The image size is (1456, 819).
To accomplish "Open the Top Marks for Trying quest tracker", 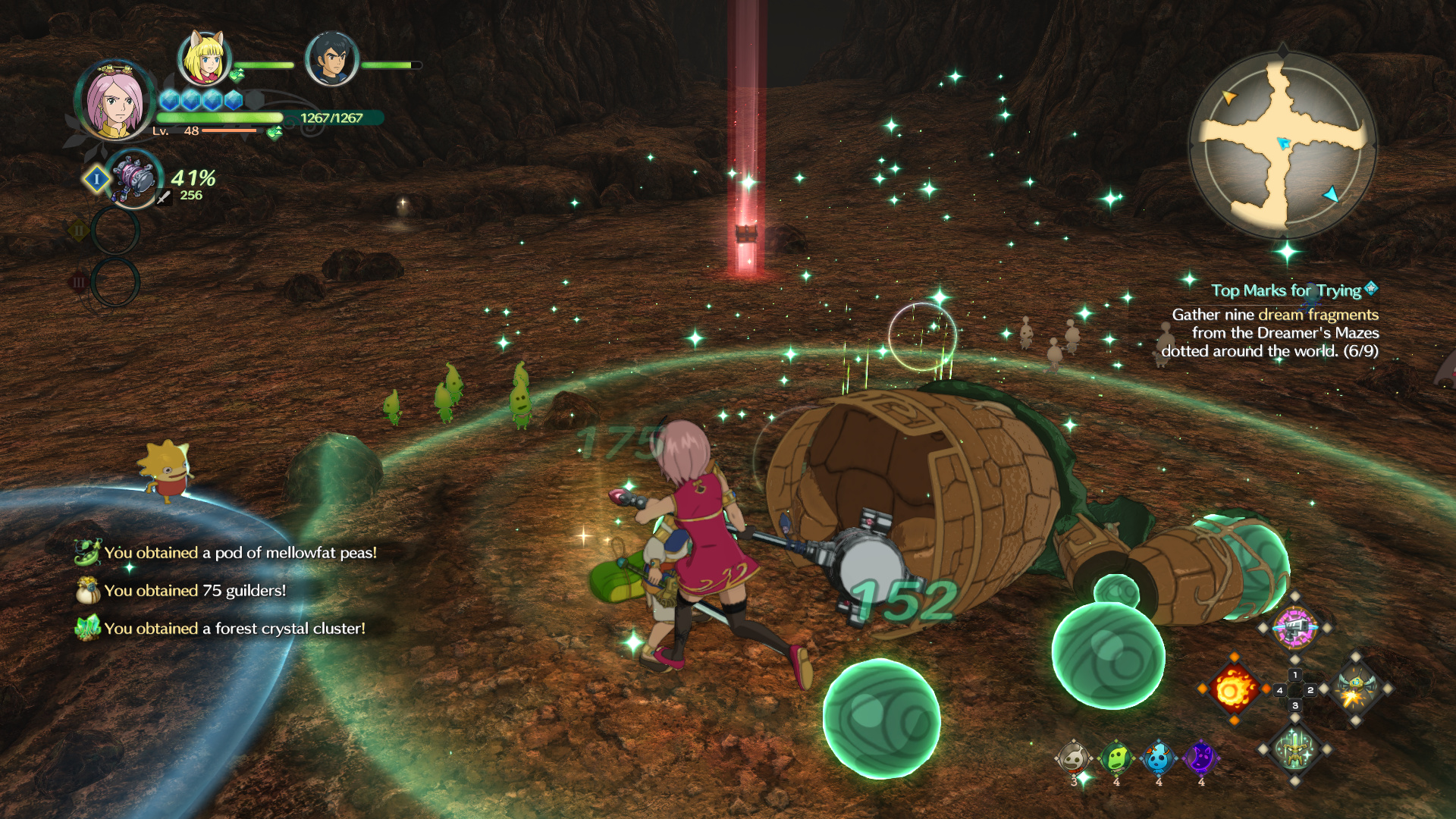I will [1286, 290].
